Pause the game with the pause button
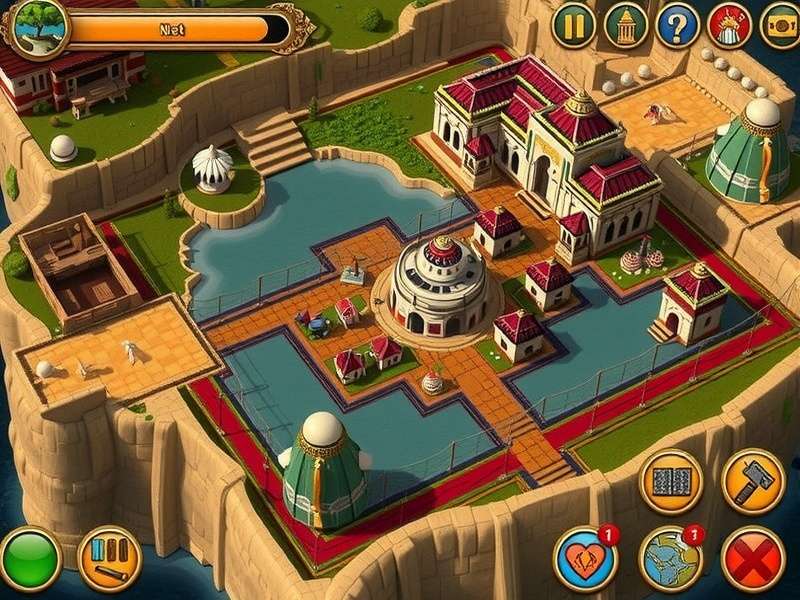Image resolution: width=800 pixels, height=600 pixels. pos(574,25)
